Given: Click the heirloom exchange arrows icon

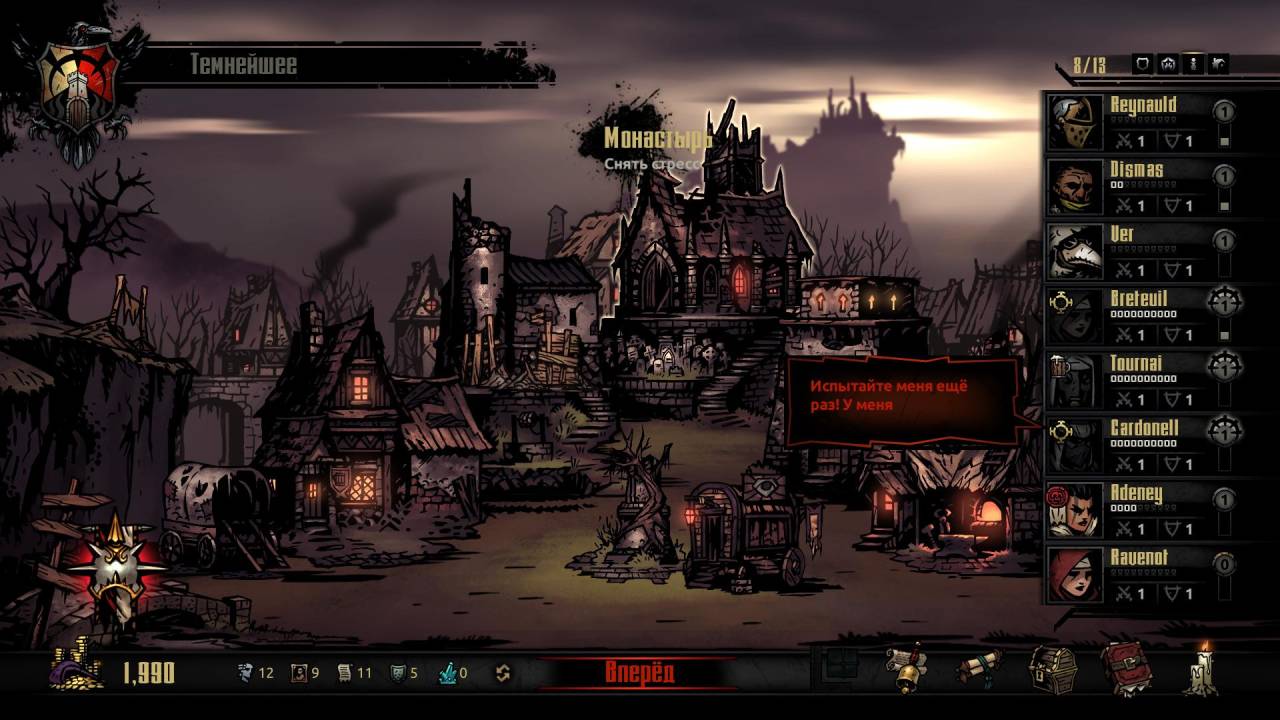Looking at the screenshot, I should click(503, 673).
